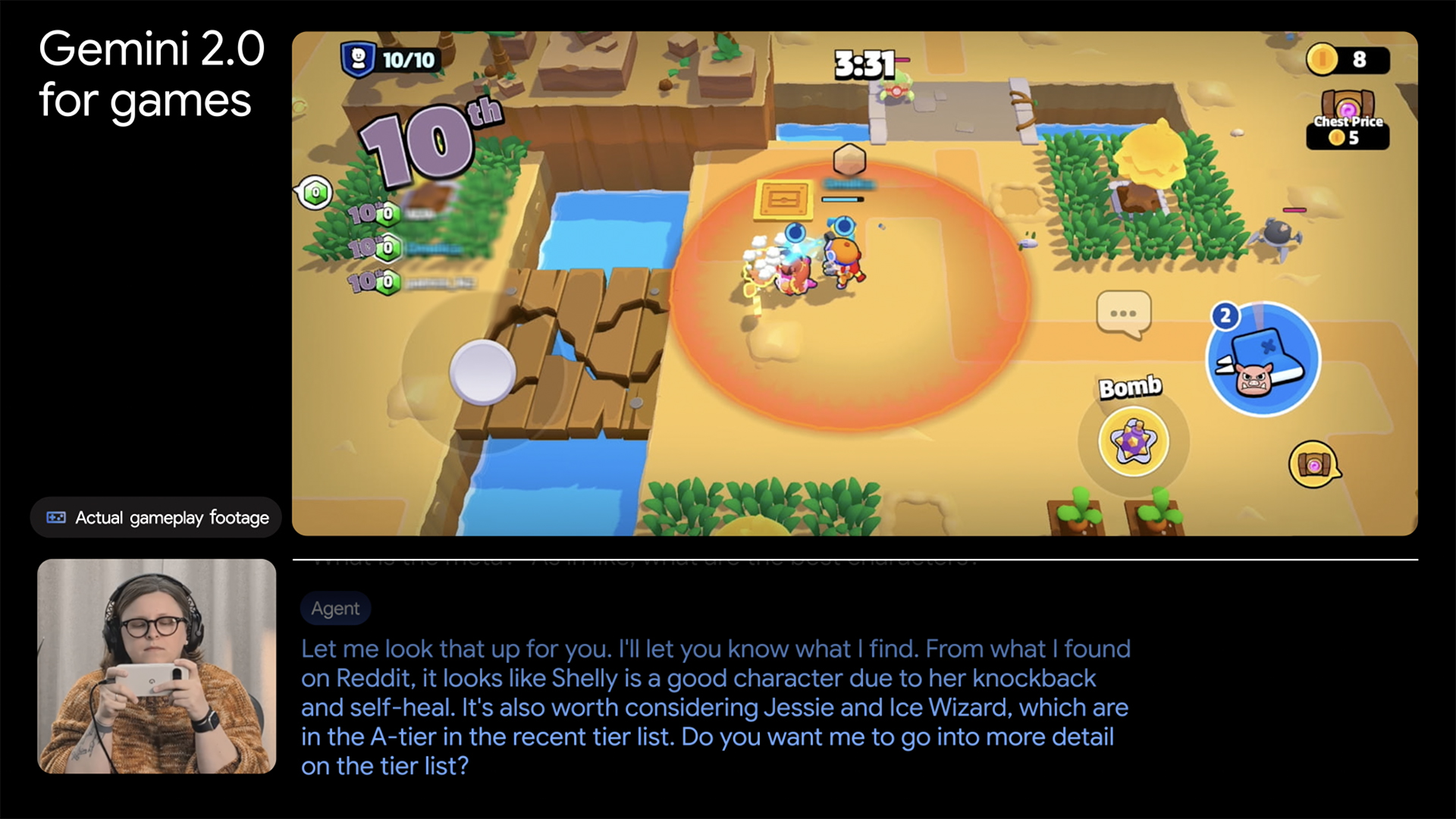Screen dimensions: 1456x819
Task: Buy the chest under Chest Price
Action: [1348, 119]
